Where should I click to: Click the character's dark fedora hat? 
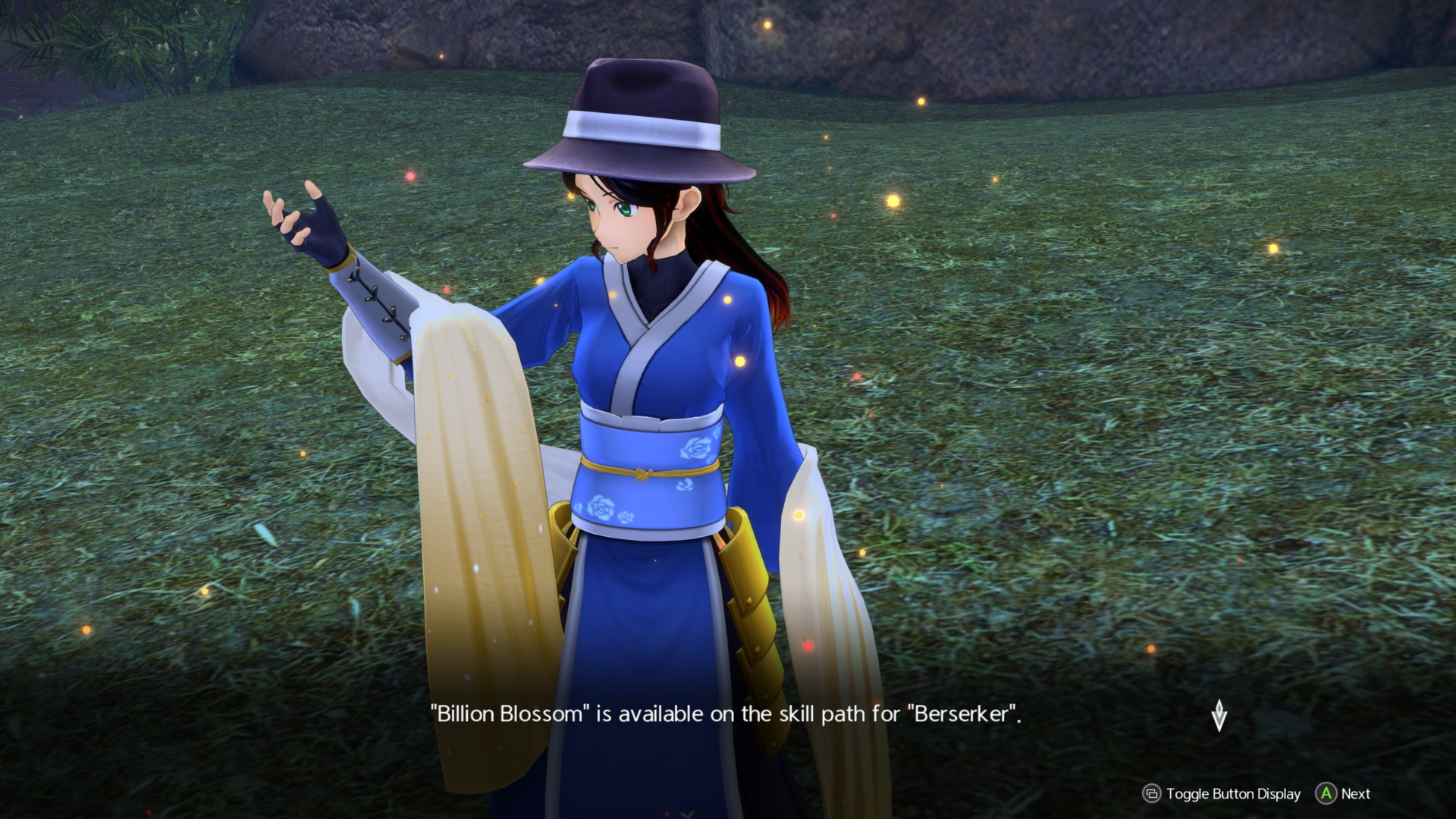(x=645, y=114)
